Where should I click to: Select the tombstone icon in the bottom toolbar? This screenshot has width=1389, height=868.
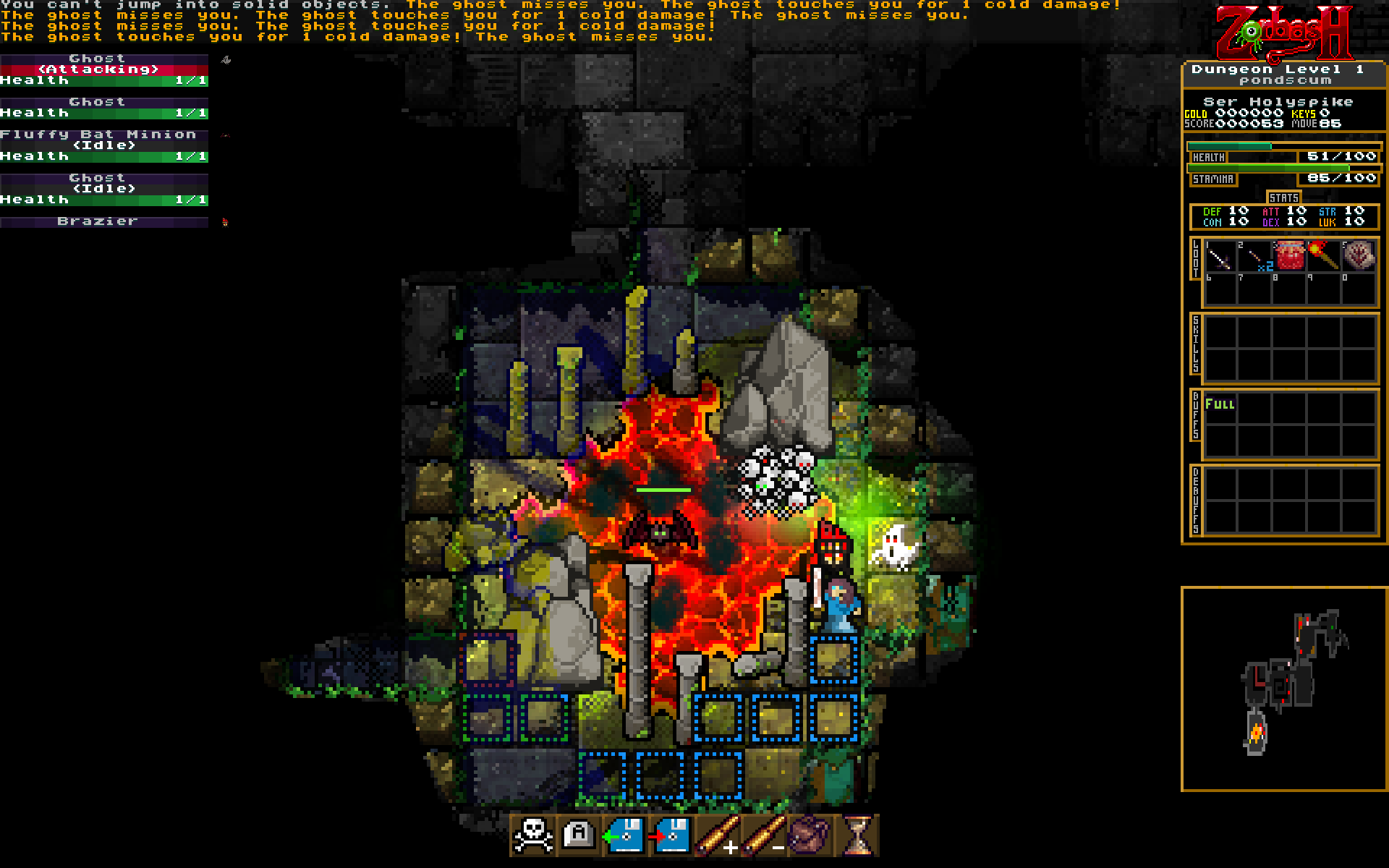579,835
